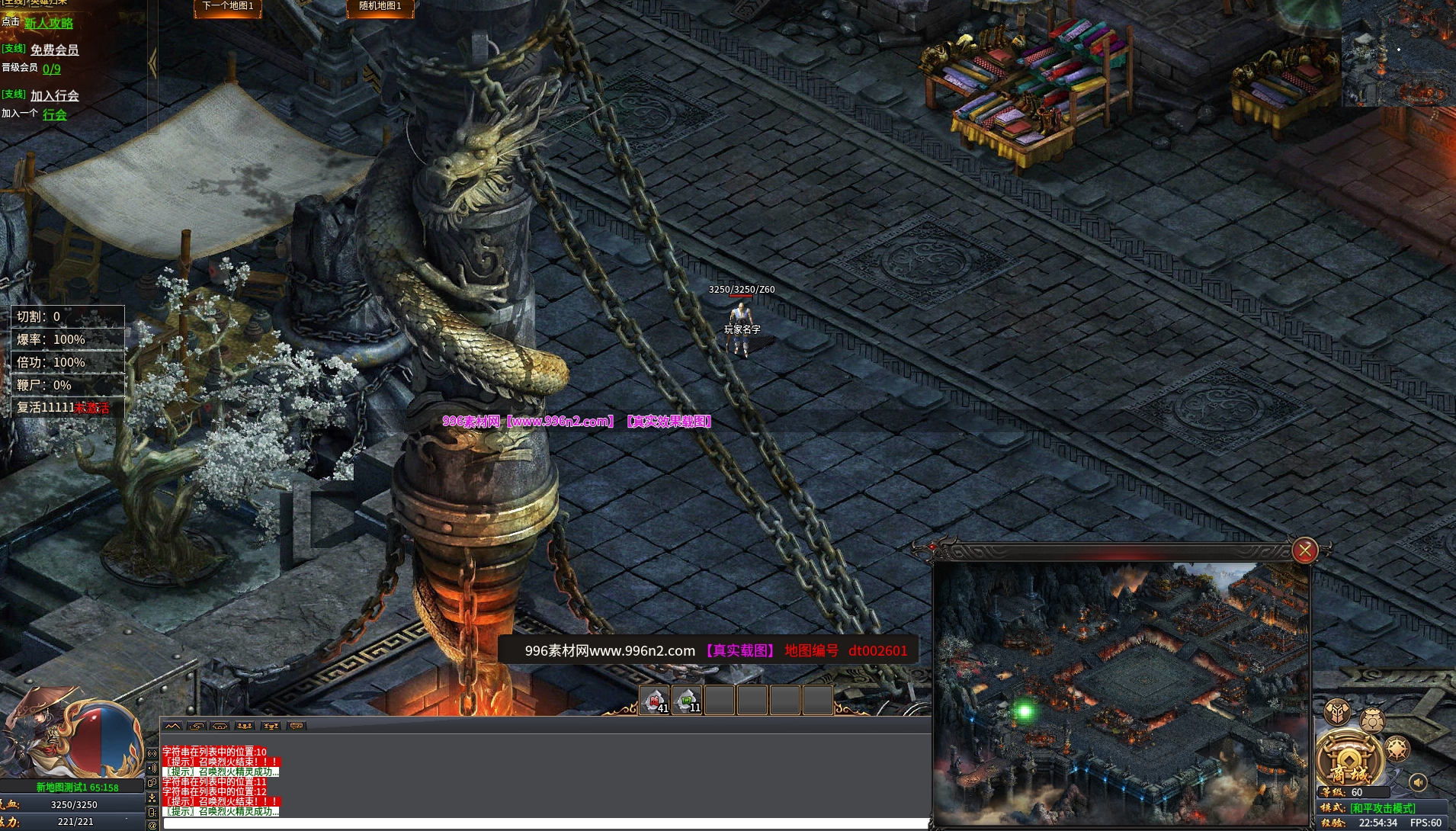Use the green scroll hotbar slot
This screenshot has width=1456, height=831.
pos(687,700)
